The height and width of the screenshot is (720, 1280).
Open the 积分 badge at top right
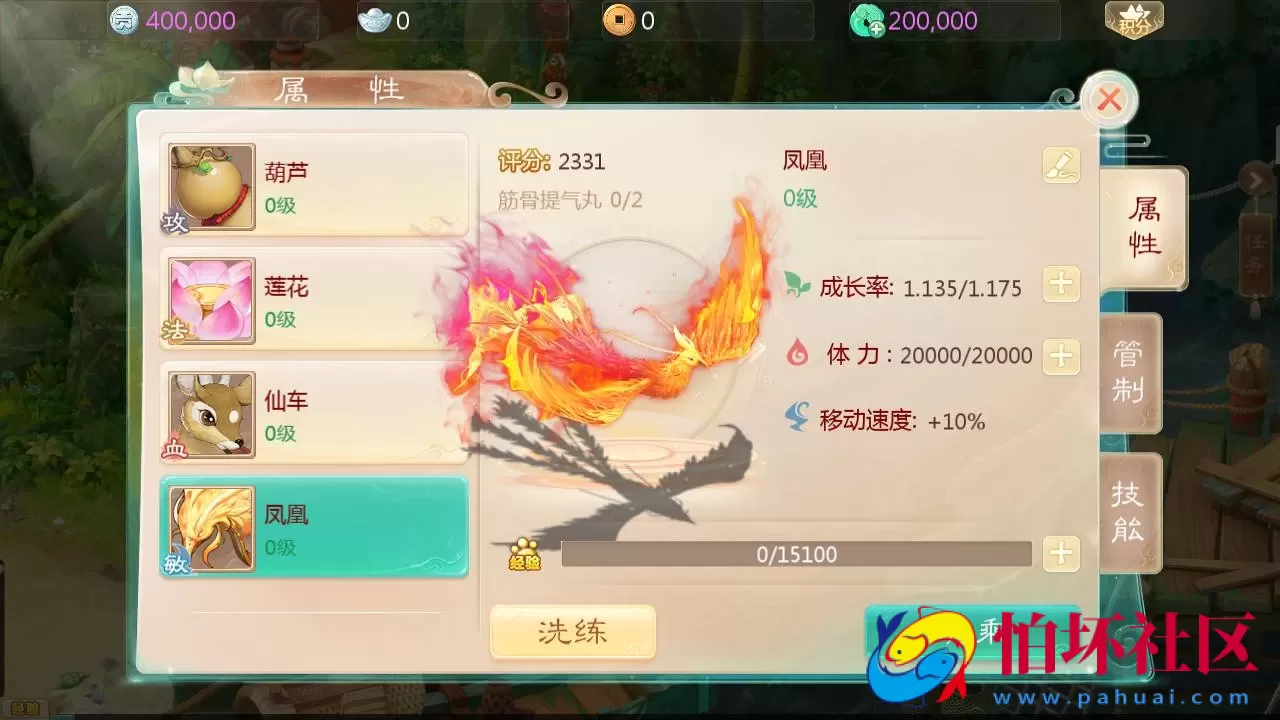point(1137,18)
